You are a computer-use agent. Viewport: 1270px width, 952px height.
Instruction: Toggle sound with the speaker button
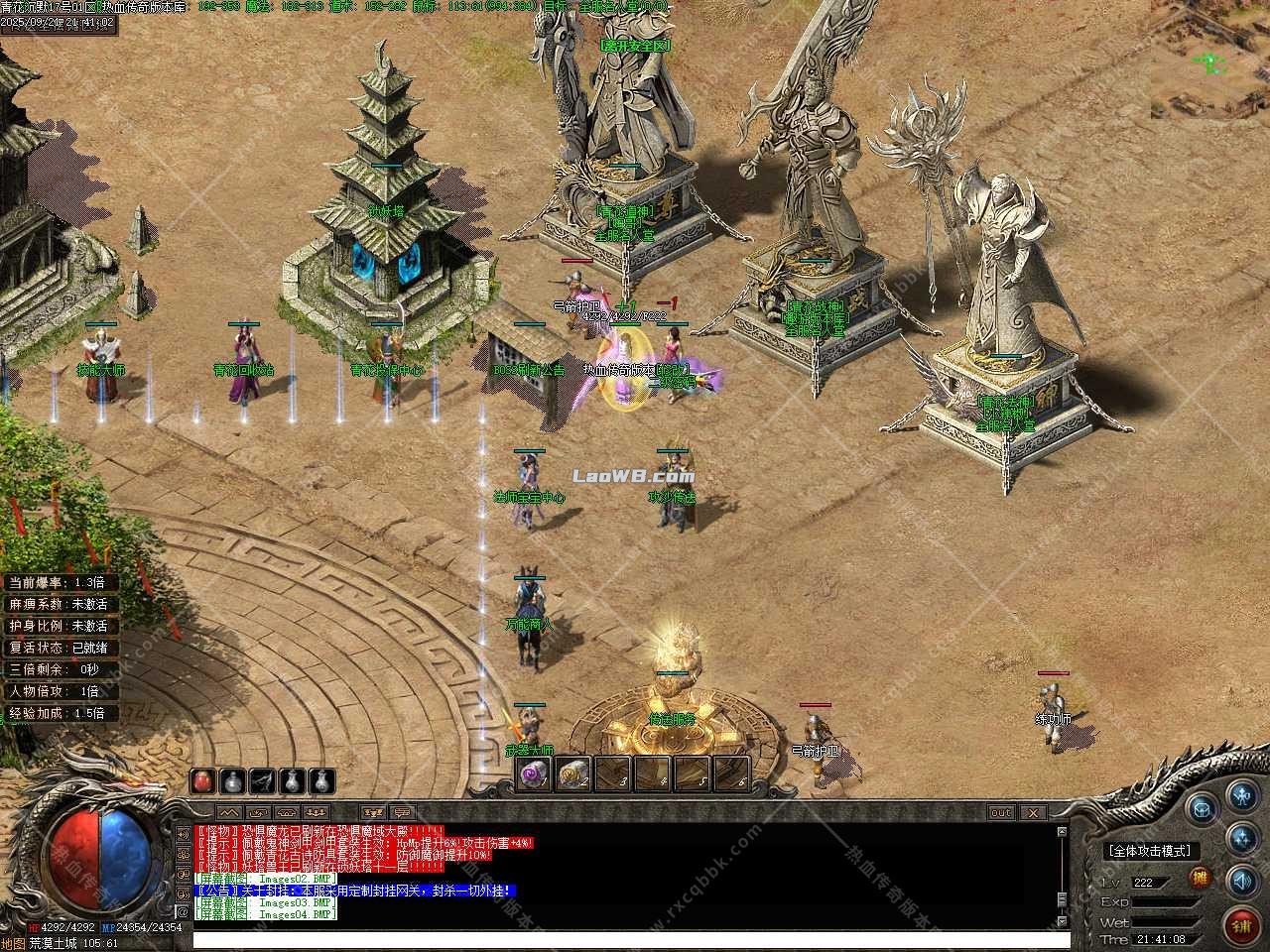tap(1241, 880)
